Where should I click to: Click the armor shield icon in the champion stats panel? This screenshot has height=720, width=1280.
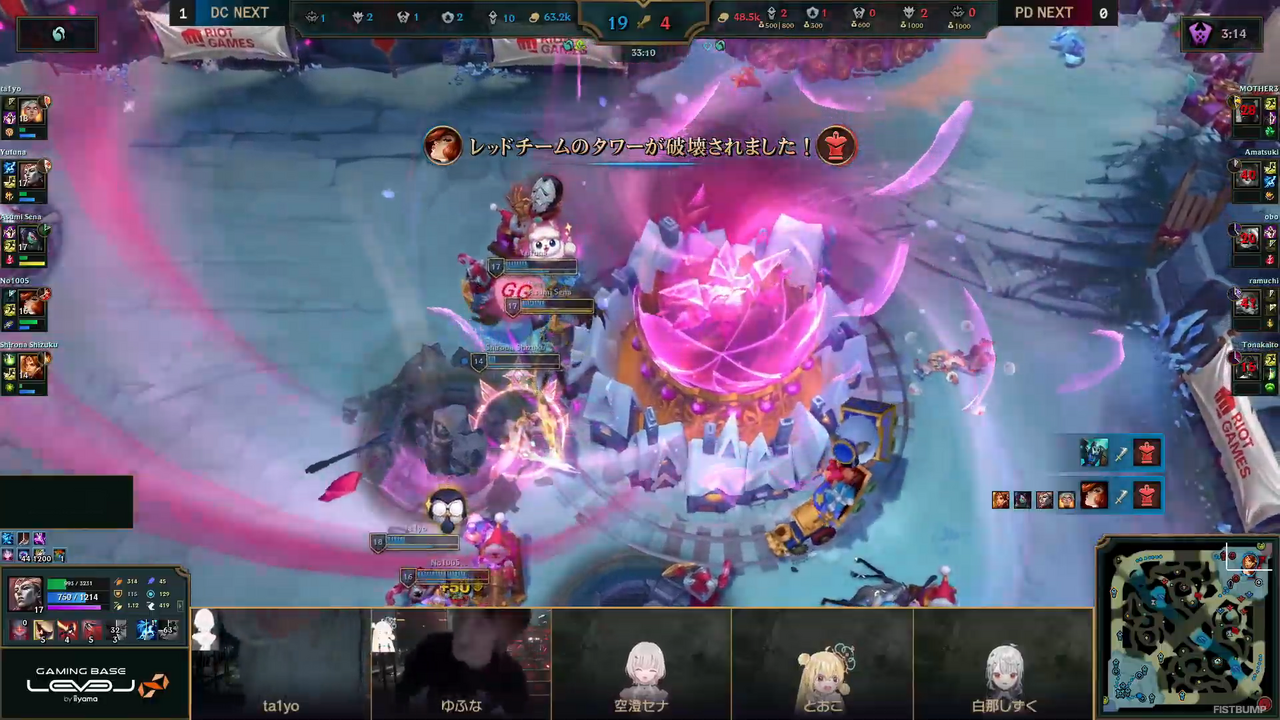point(118,594)
